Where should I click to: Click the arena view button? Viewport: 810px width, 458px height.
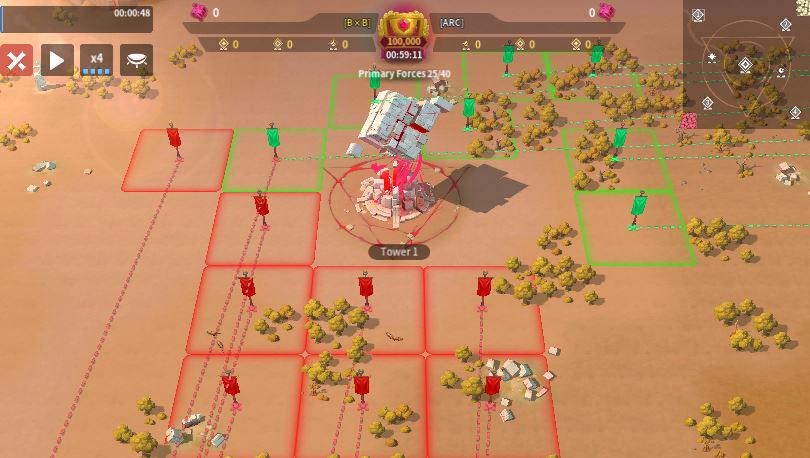click(136, 60)
